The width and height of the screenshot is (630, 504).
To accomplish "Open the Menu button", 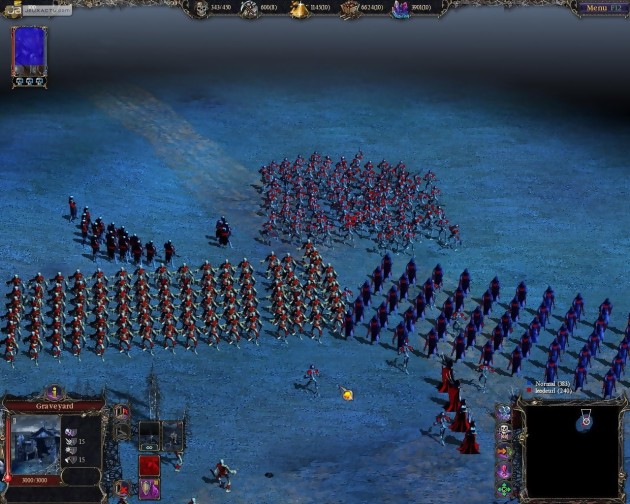I will tap(598, 8).
